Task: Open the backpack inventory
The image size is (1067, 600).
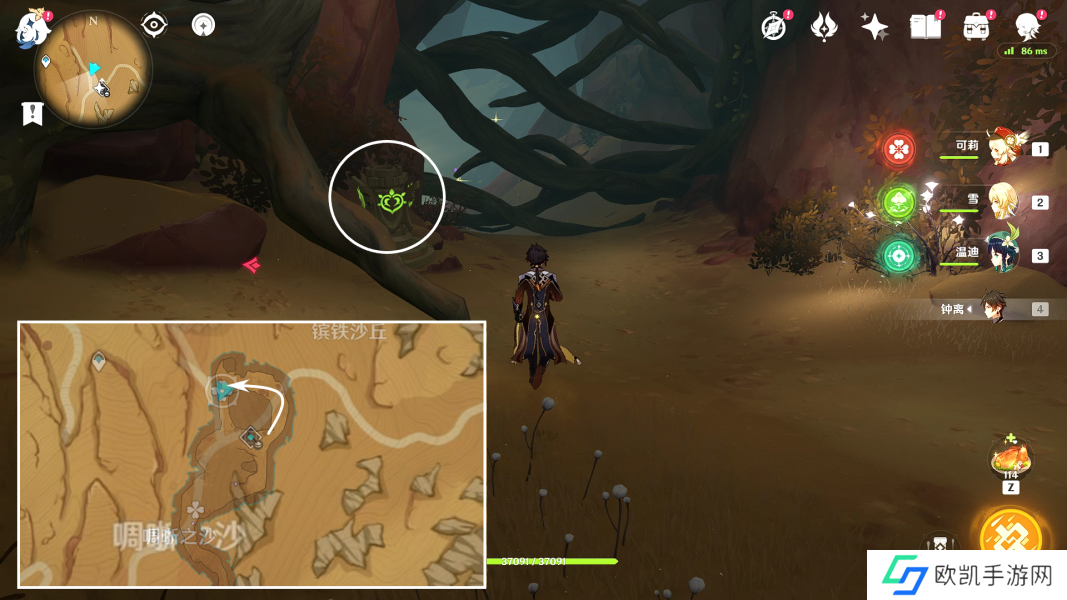Action: pyautogui.click(x=976, y=27)
